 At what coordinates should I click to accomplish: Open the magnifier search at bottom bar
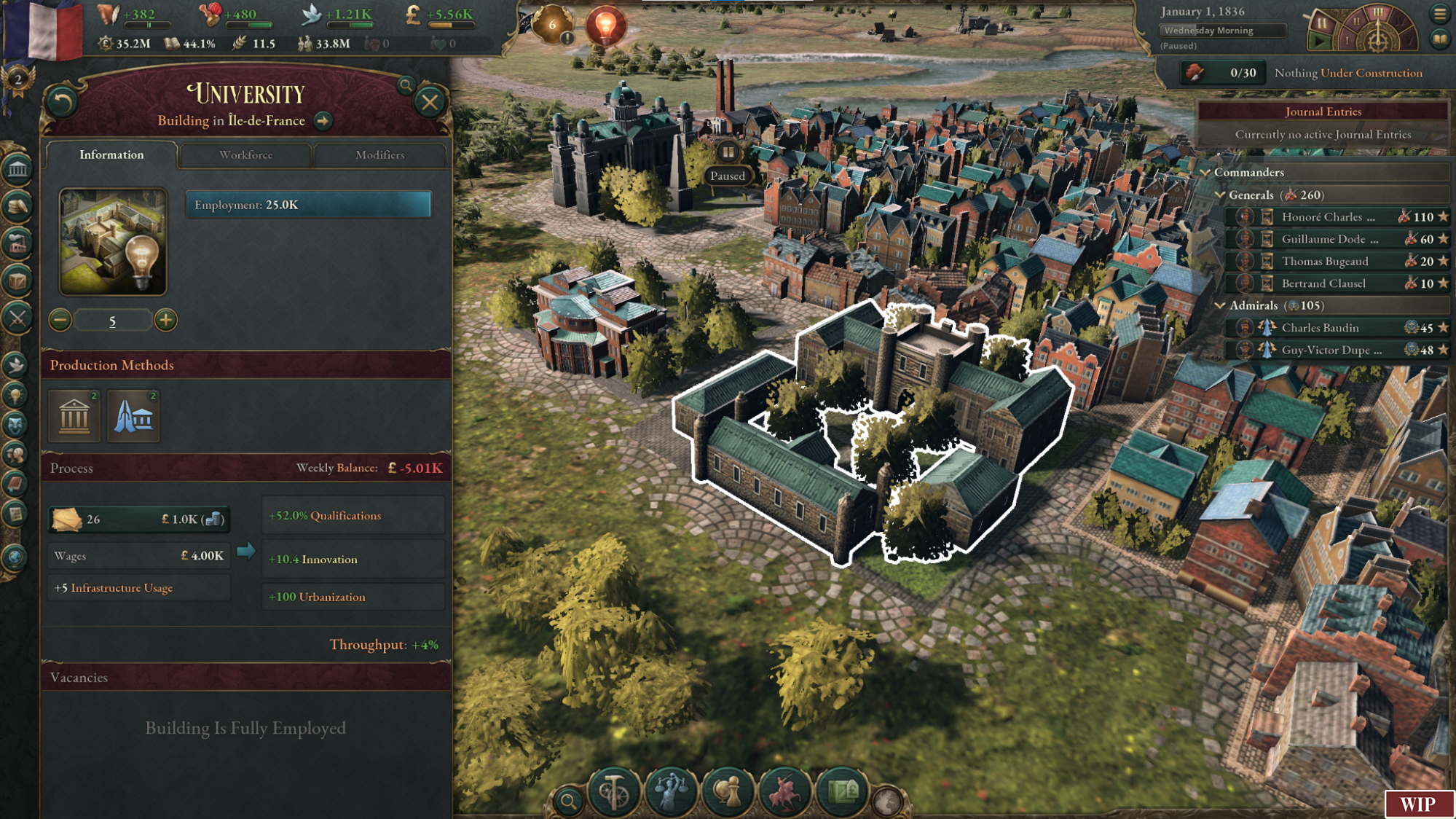(x=568, y=802)
